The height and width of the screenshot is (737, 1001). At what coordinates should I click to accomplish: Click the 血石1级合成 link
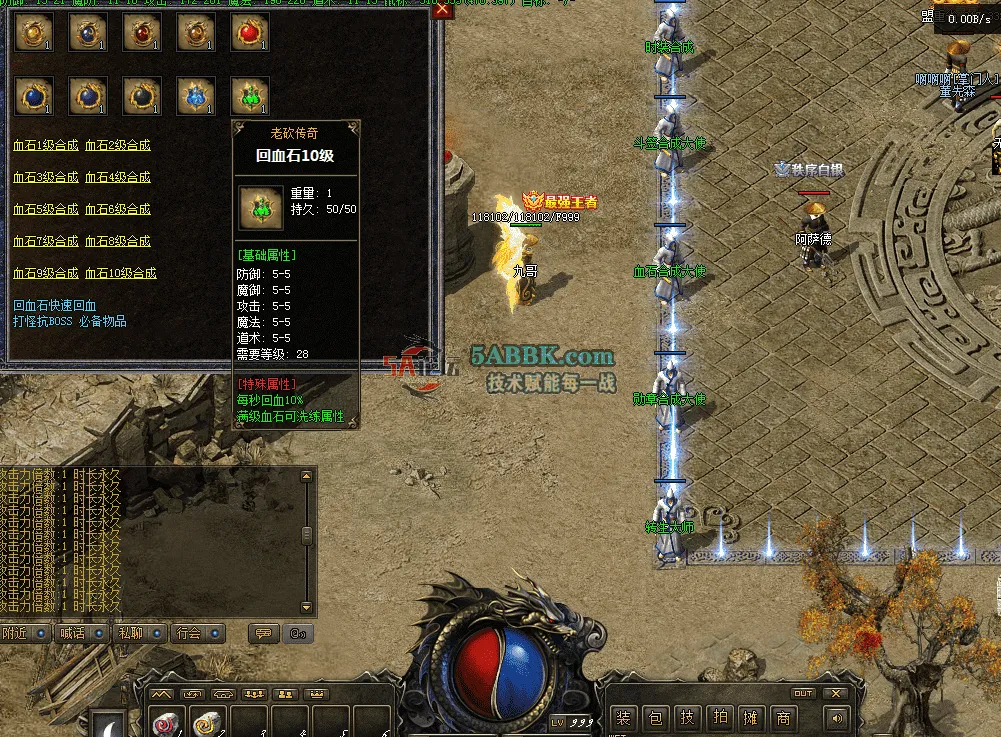point(45,145)
